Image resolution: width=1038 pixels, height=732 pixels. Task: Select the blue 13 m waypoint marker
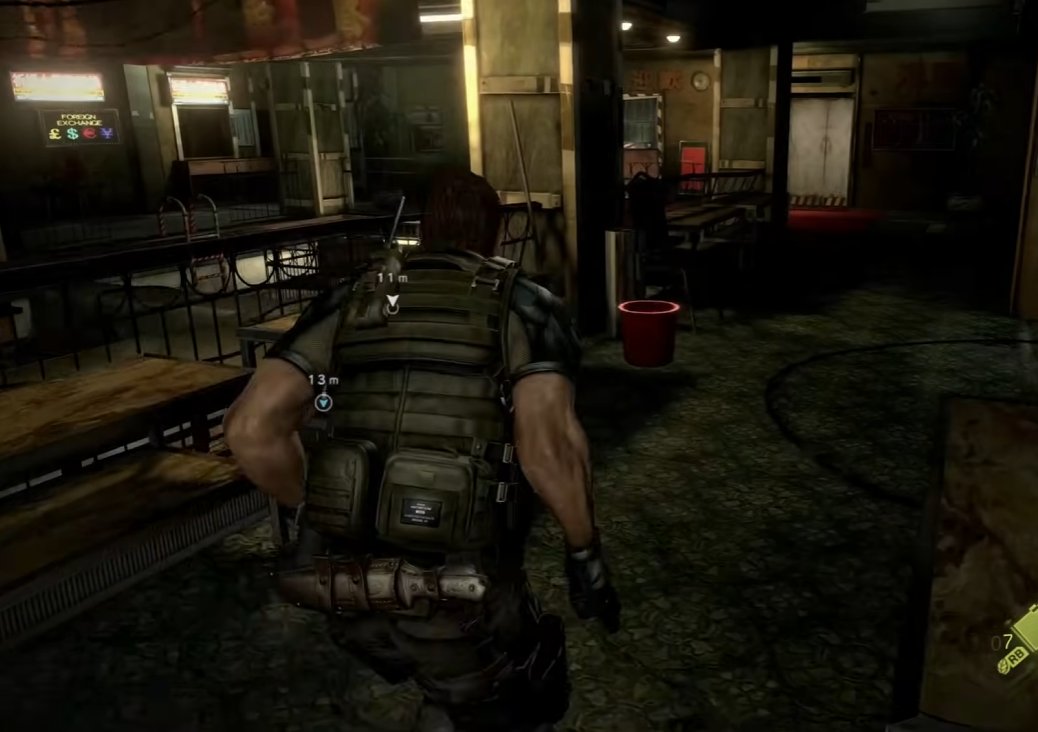click(323, 402)
